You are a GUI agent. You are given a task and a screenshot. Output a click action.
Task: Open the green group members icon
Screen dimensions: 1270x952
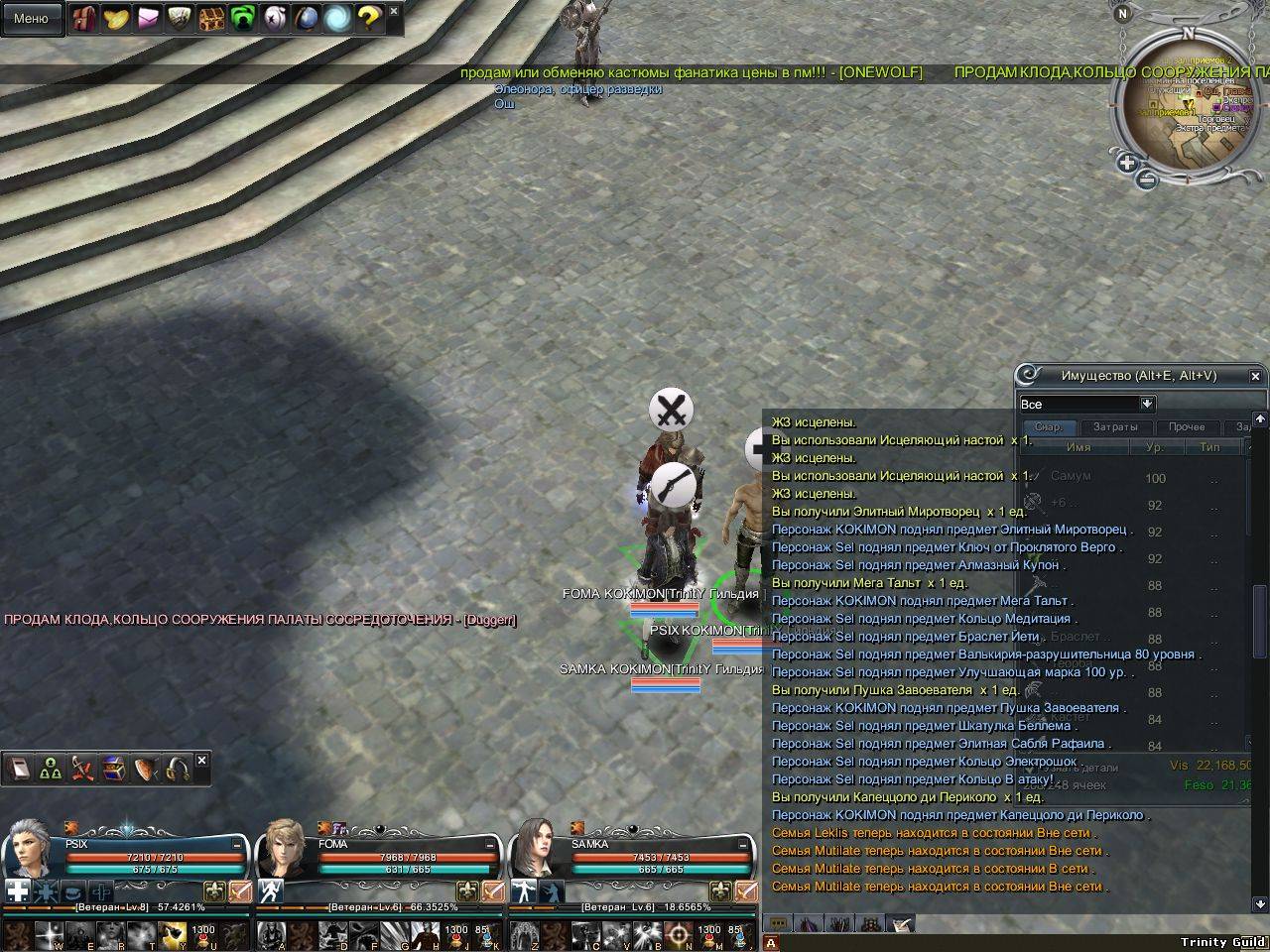51,770
